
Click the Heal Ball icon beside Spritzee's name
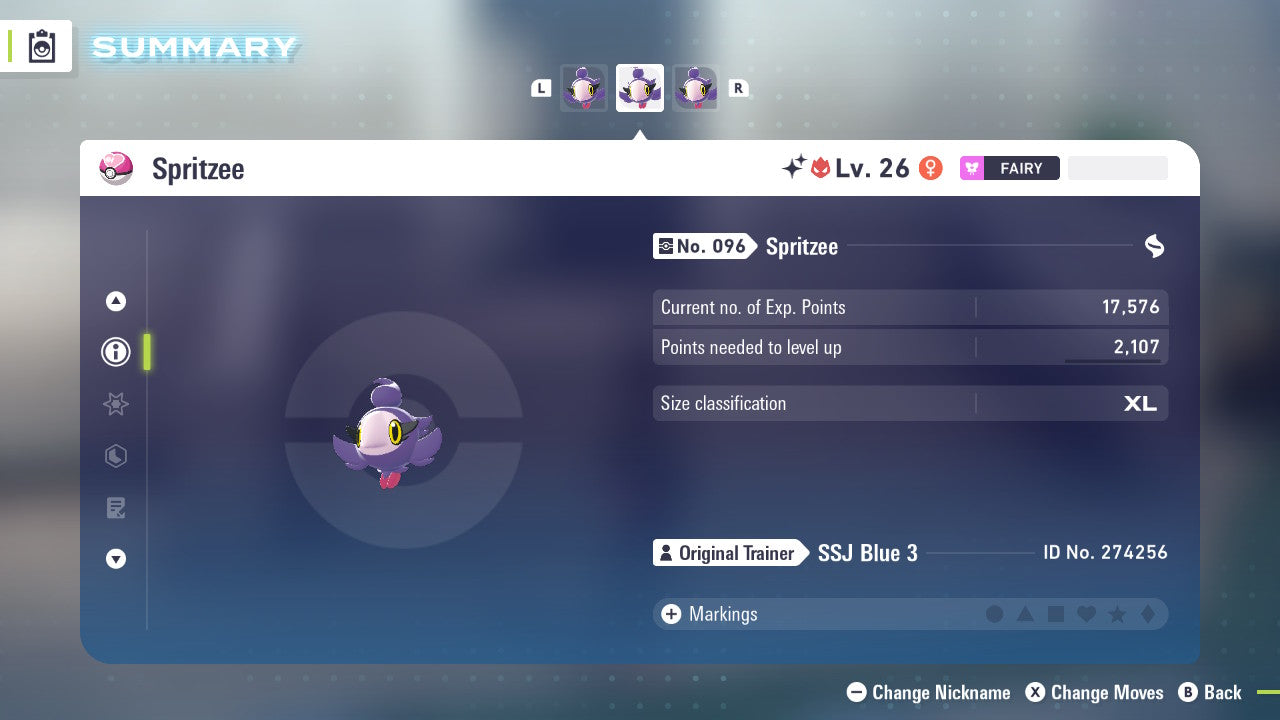(x=117, y=168)
